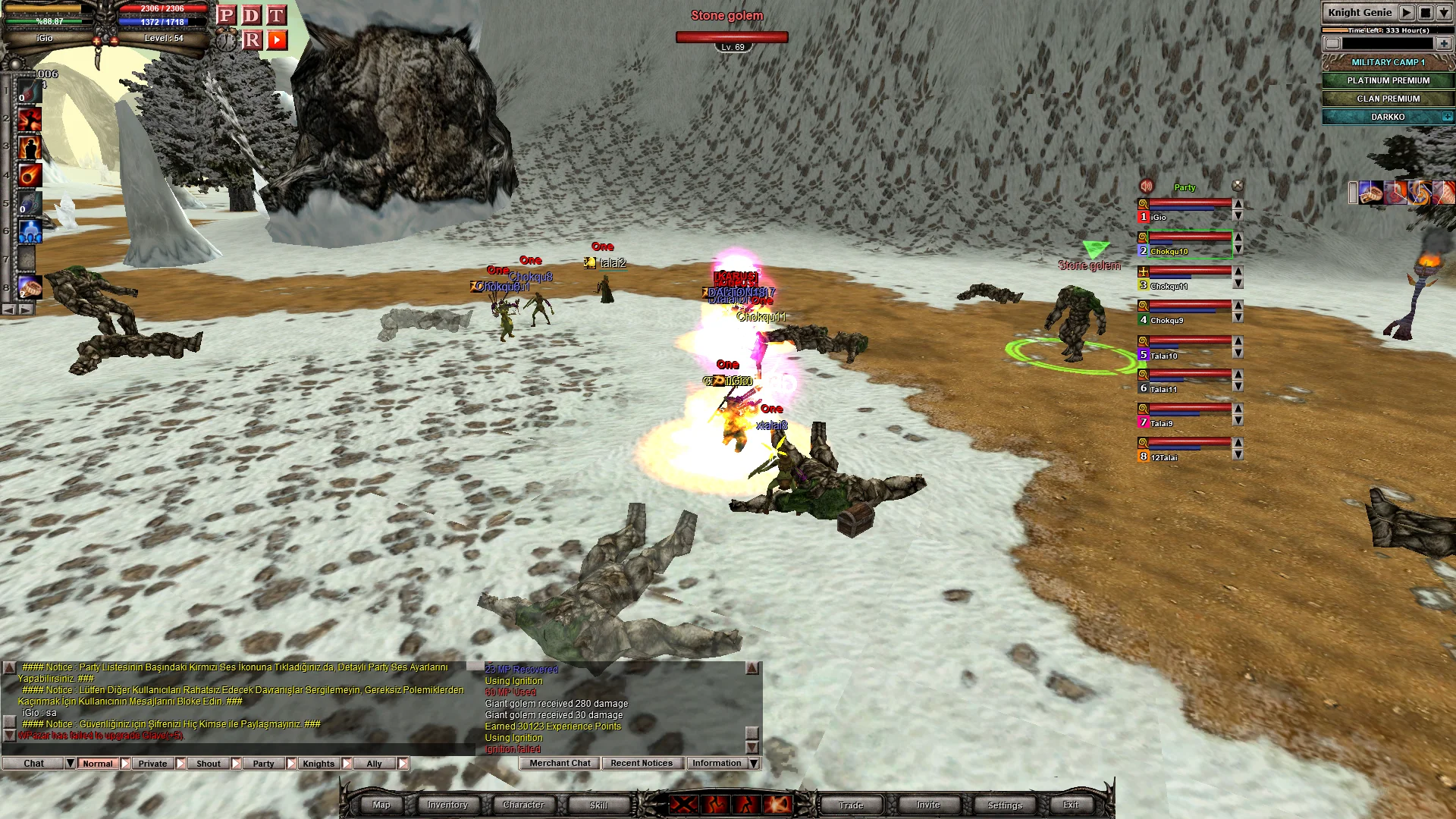This screenshot has height=819, width=1456.
Task: Switch chat to the Party tab
Action: pos(263,764)
